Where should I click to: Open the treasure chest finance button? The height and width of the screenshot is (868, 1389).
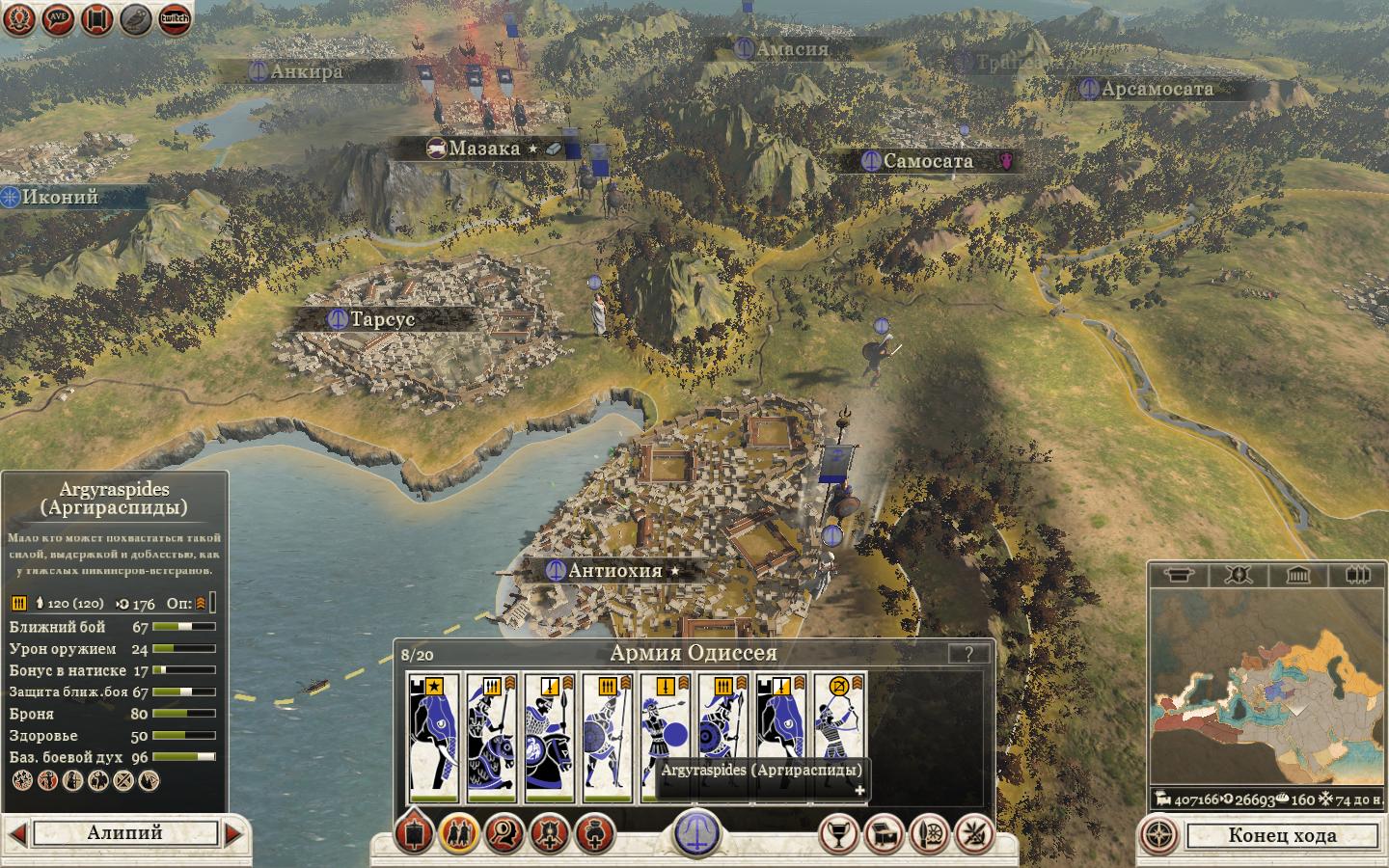click(x=884, y=833)
